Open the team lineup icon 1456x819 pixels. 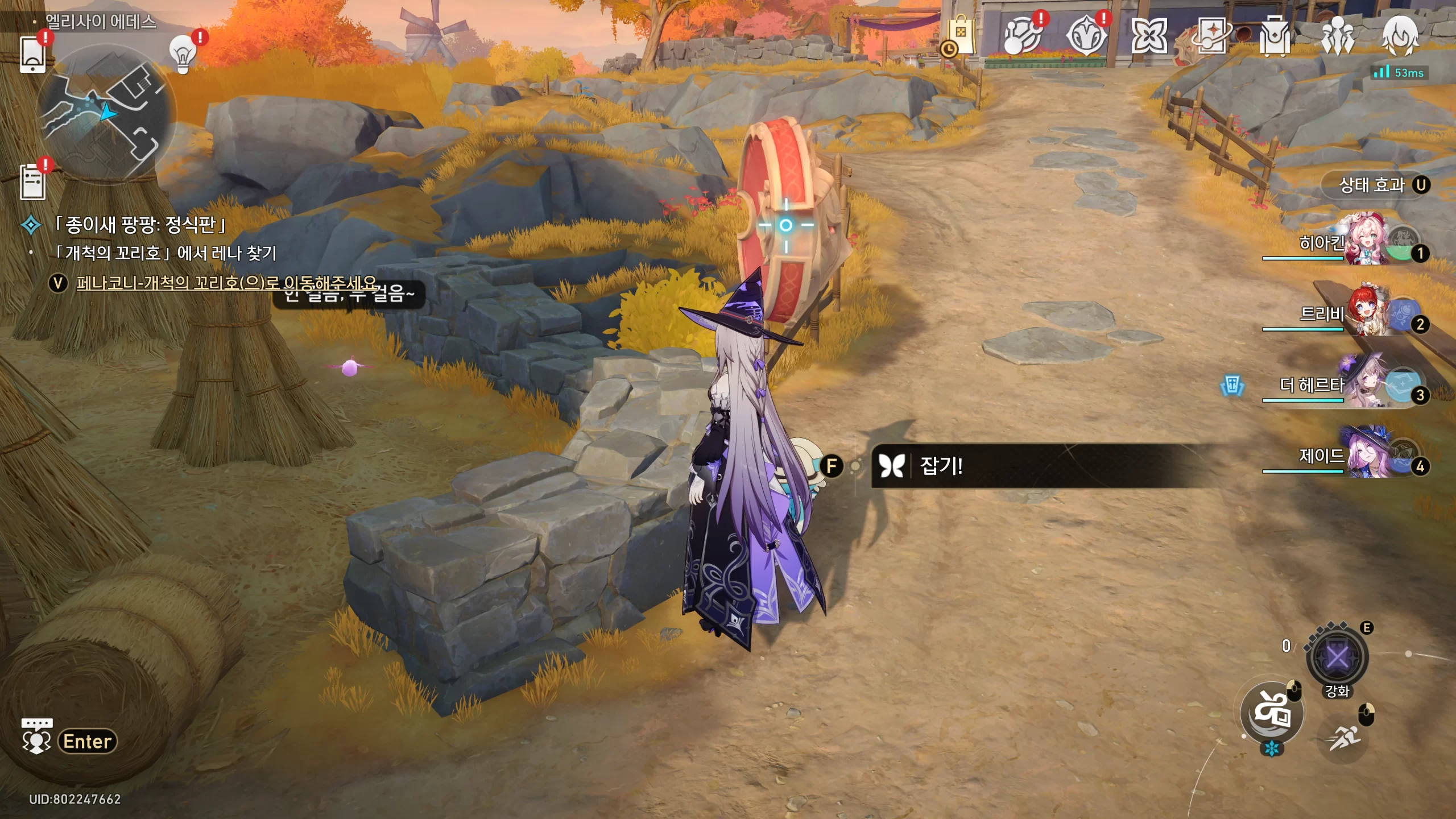coord(1337,36)
